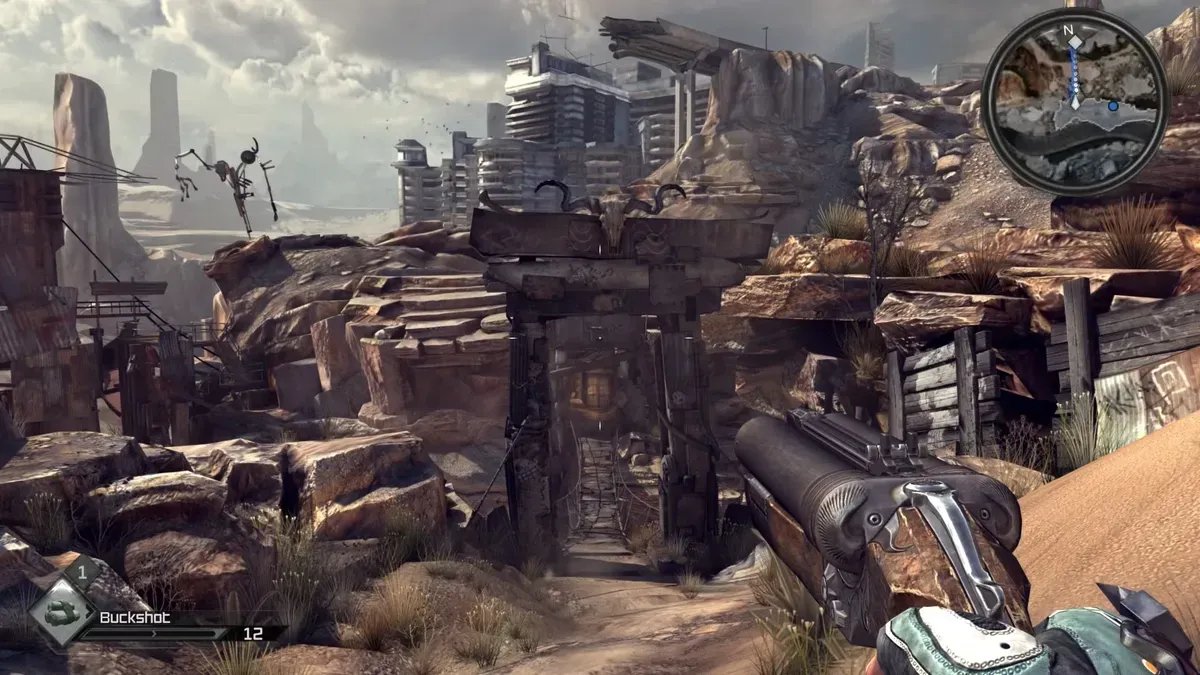This screenshot has height=675, width=1200.
Task: Click the north marker on the minimap
Action: pos(1068,30)
